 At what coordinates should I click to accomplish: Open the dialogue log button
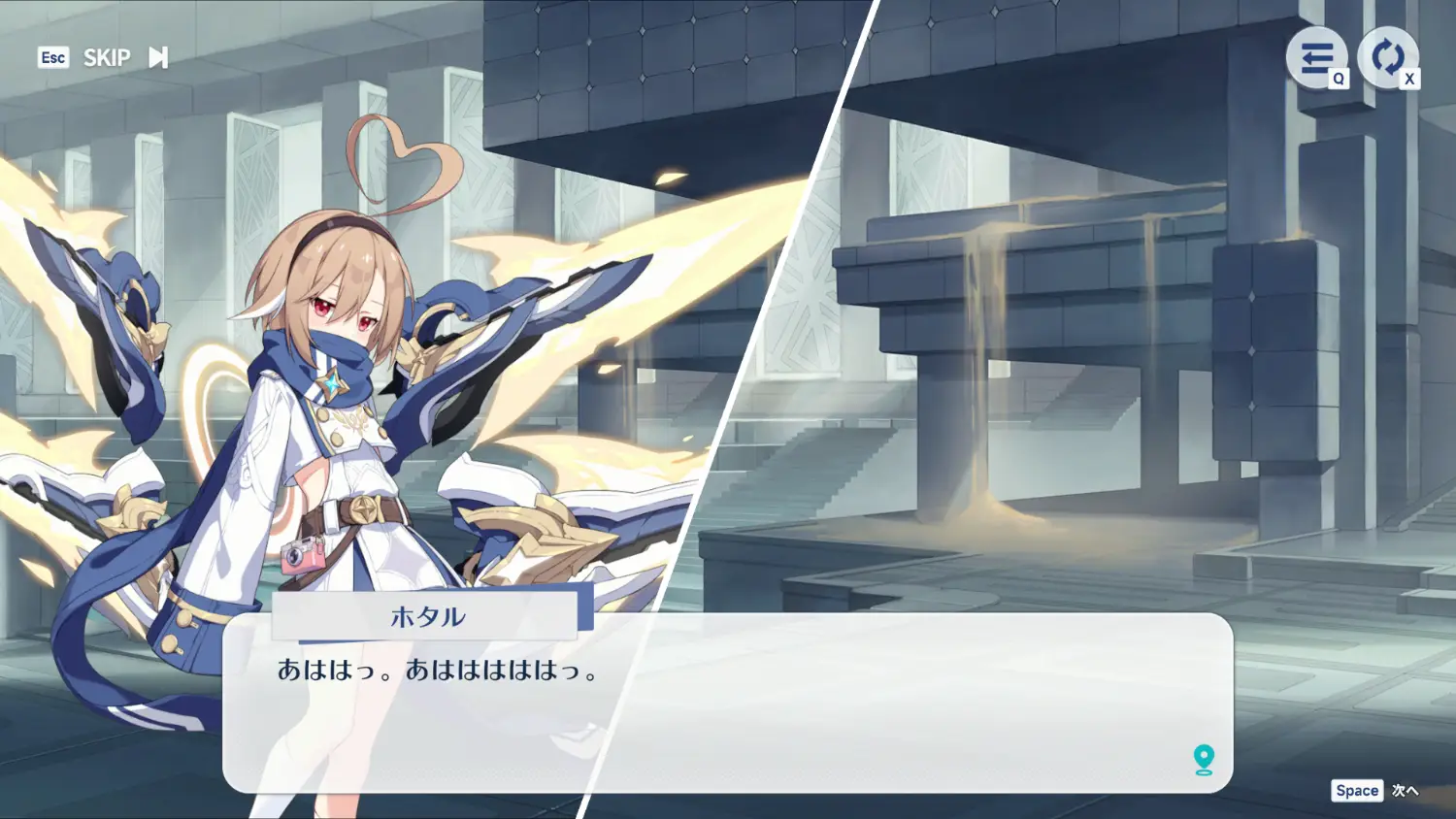1316,57
